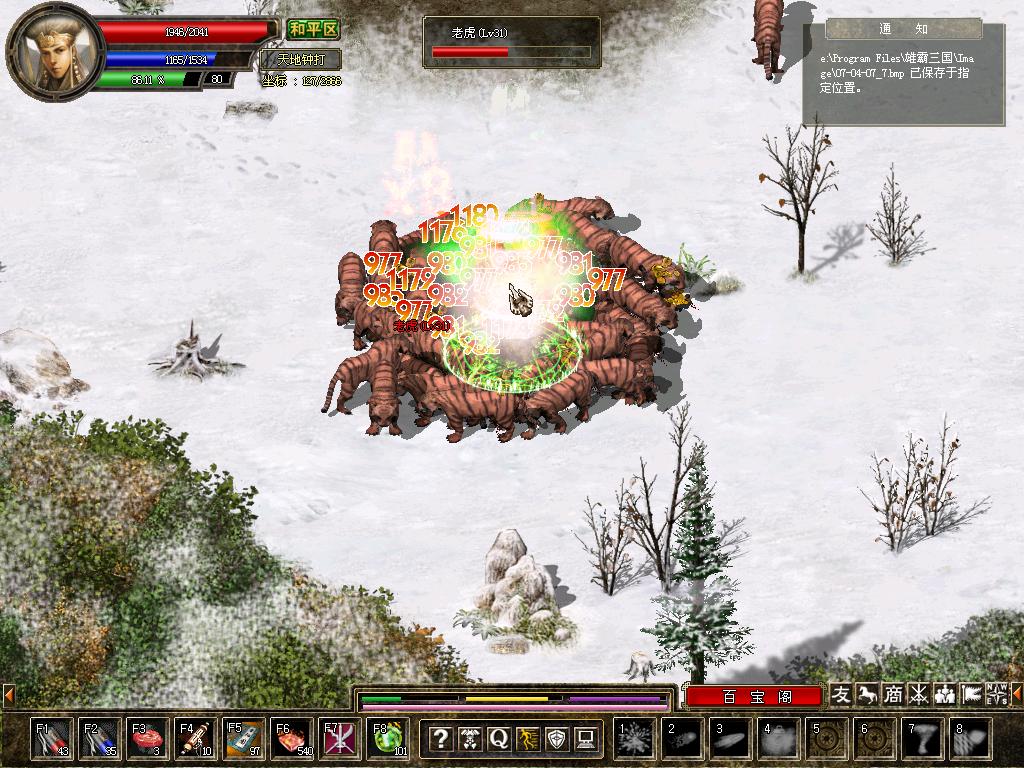
Task: Open the friends list (友) button
Action: tap(842, 694)
